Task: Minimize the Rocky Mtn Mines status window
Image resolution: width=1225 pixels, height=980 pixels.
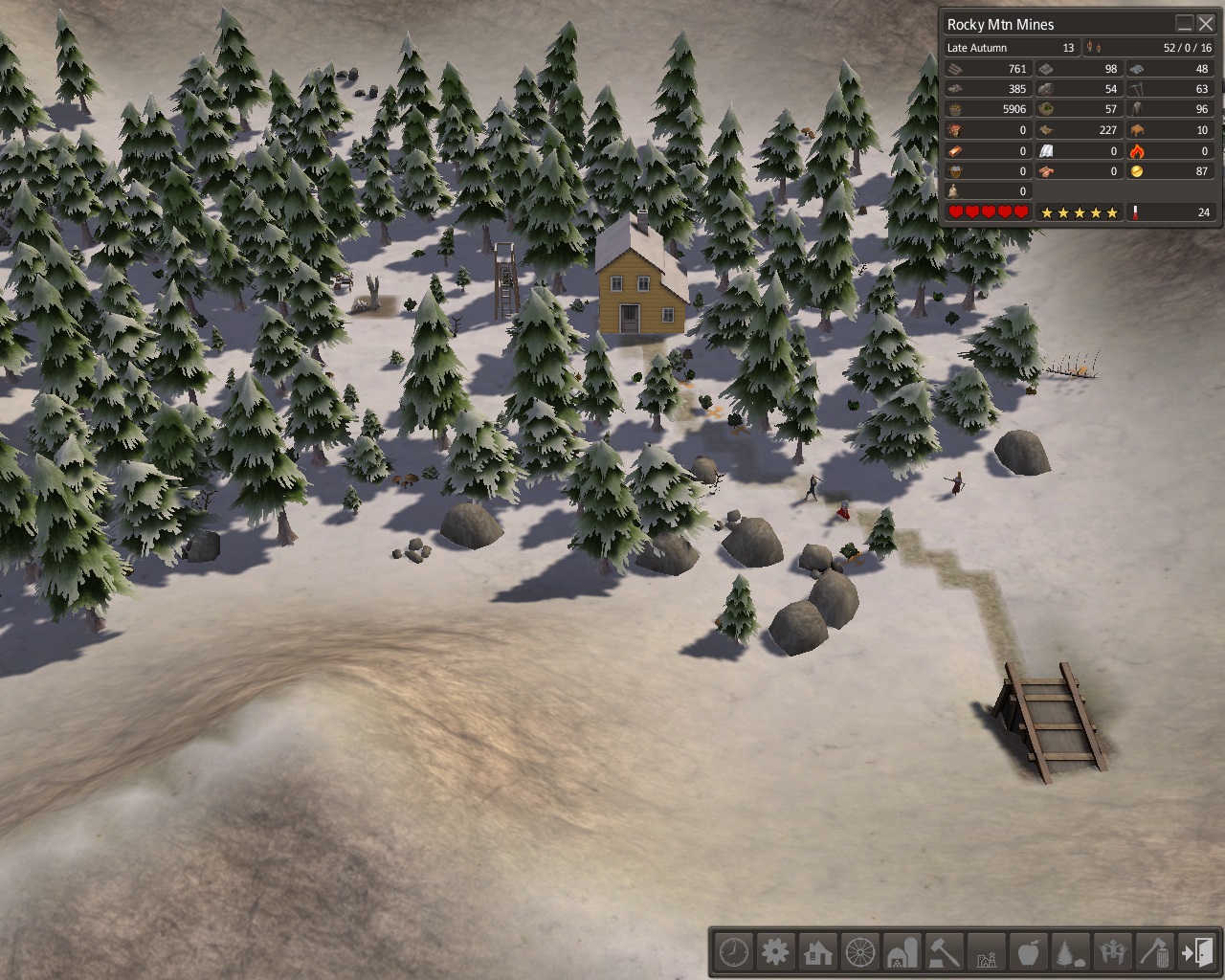Action: pyautogui.click(x=1185, y=24)
